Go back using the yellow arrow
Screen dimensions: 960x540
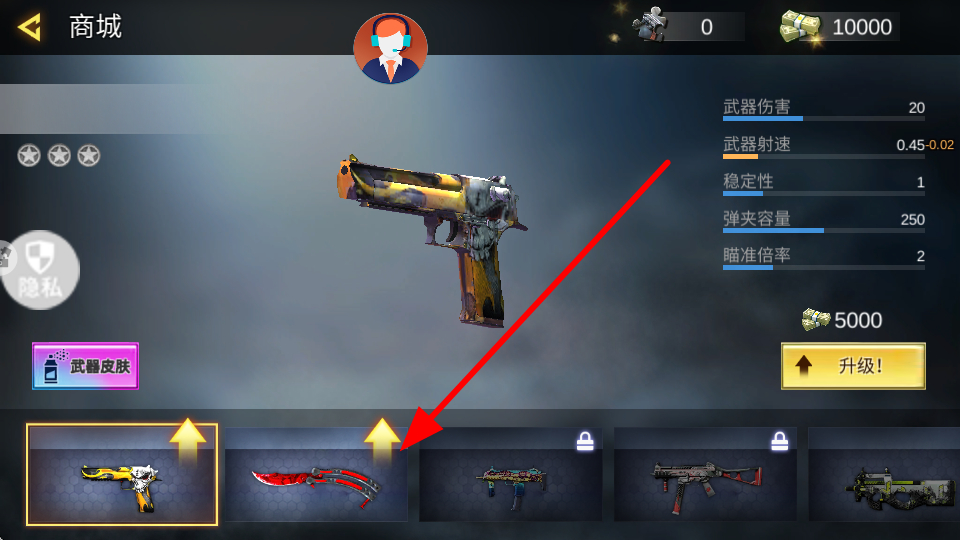30,27
